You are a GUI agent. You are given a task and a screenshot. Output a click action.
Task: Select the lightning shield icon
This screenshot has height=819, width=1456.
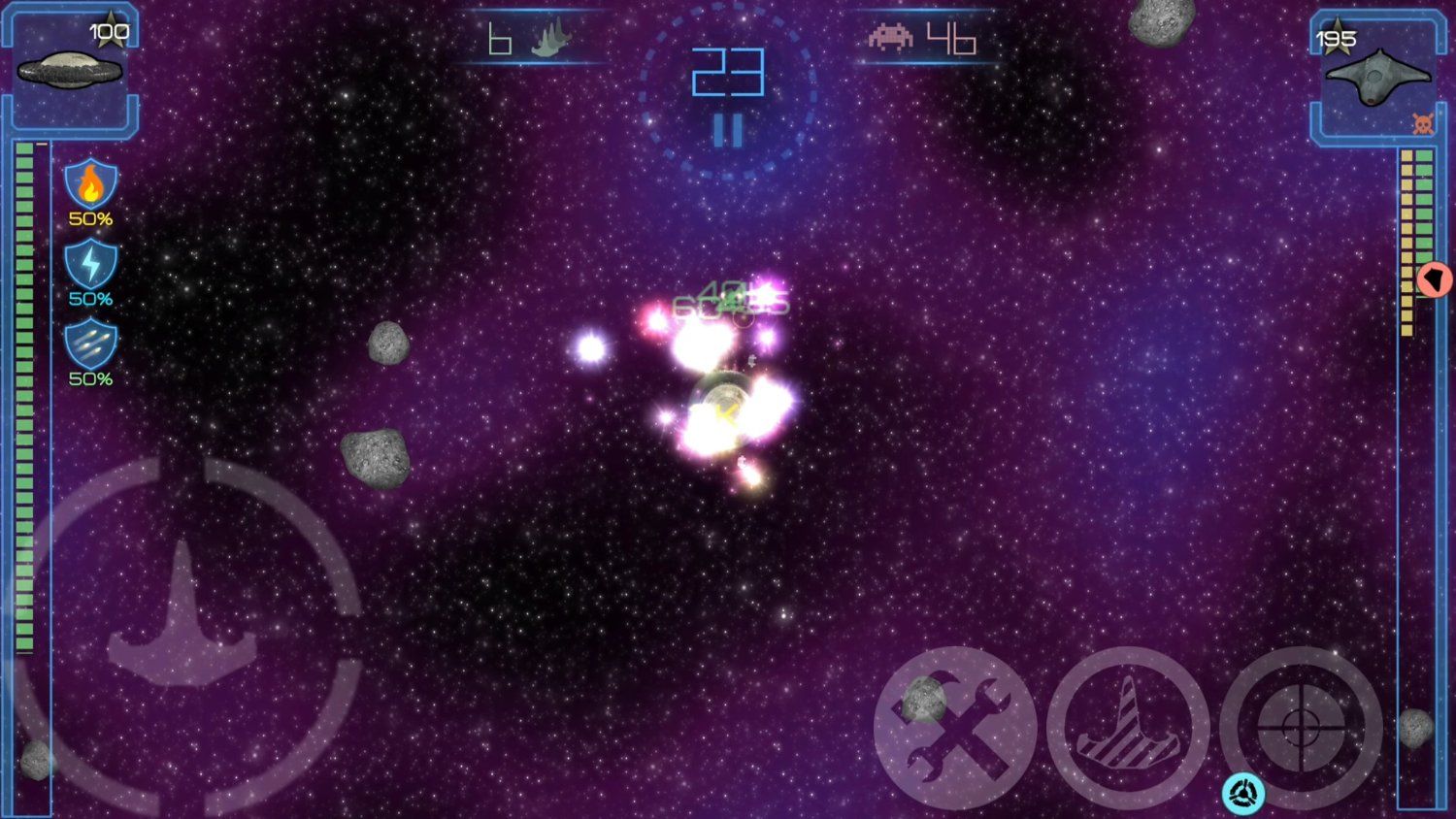[90, 264]
